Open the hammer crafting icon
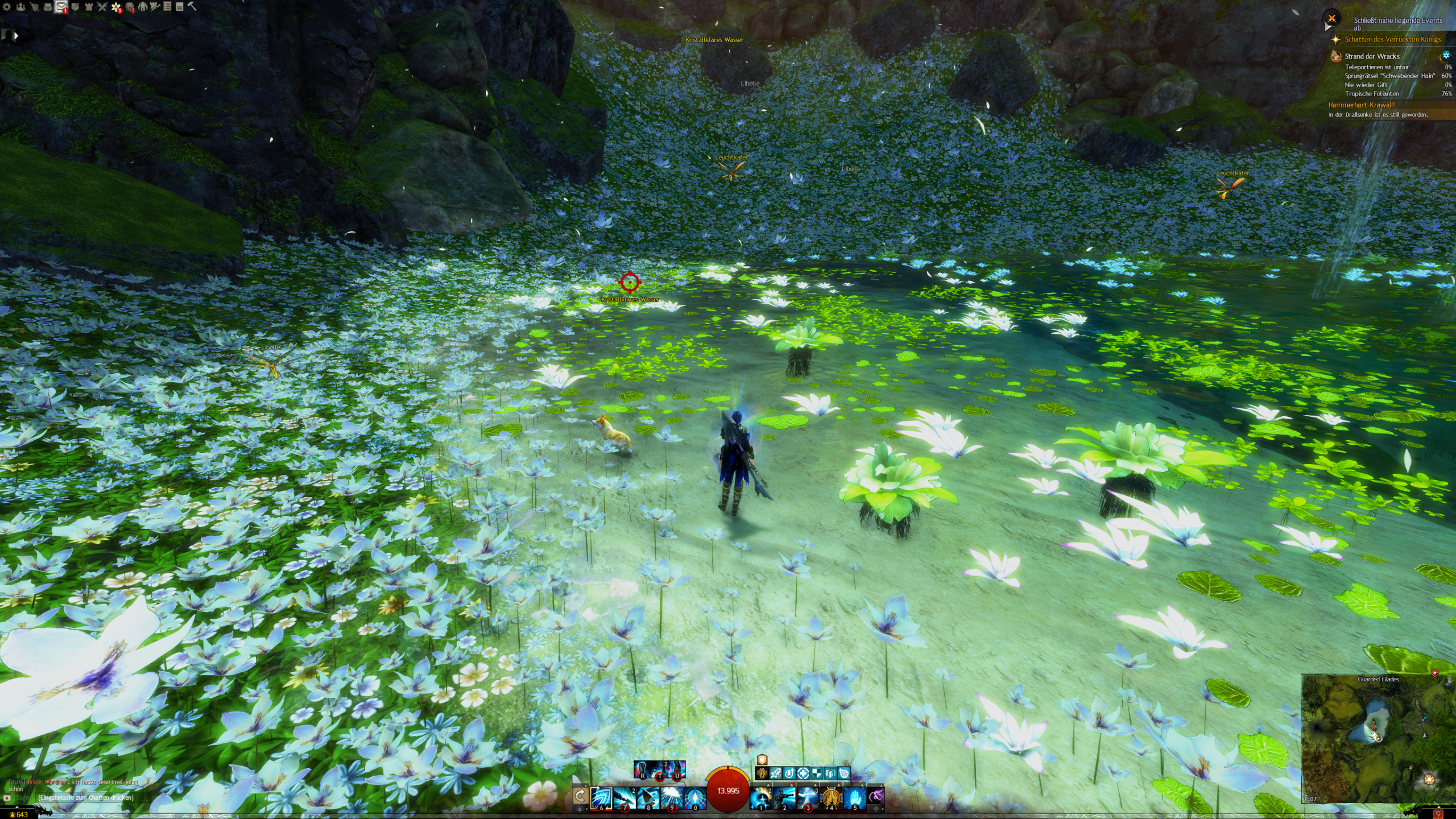This screenshot has height=819, width=1456. point(192,6)
